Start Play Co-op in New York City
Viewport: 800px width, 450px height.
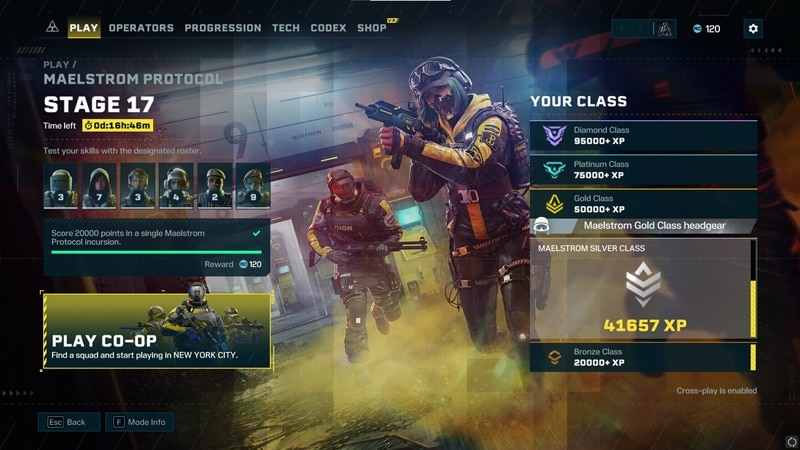coord(157,331)
